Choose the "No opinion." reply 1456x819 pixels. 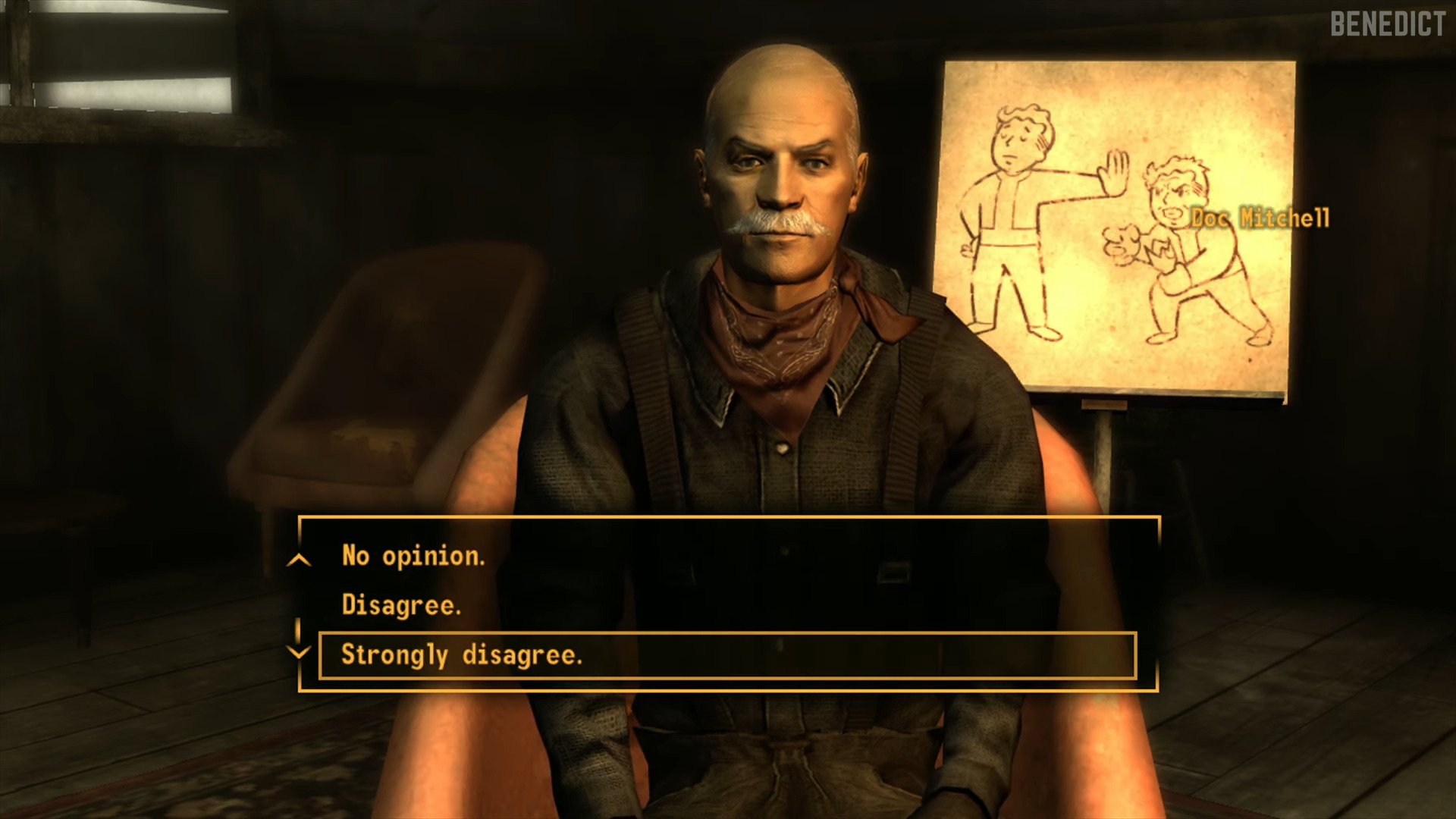[x=413, y=556]
